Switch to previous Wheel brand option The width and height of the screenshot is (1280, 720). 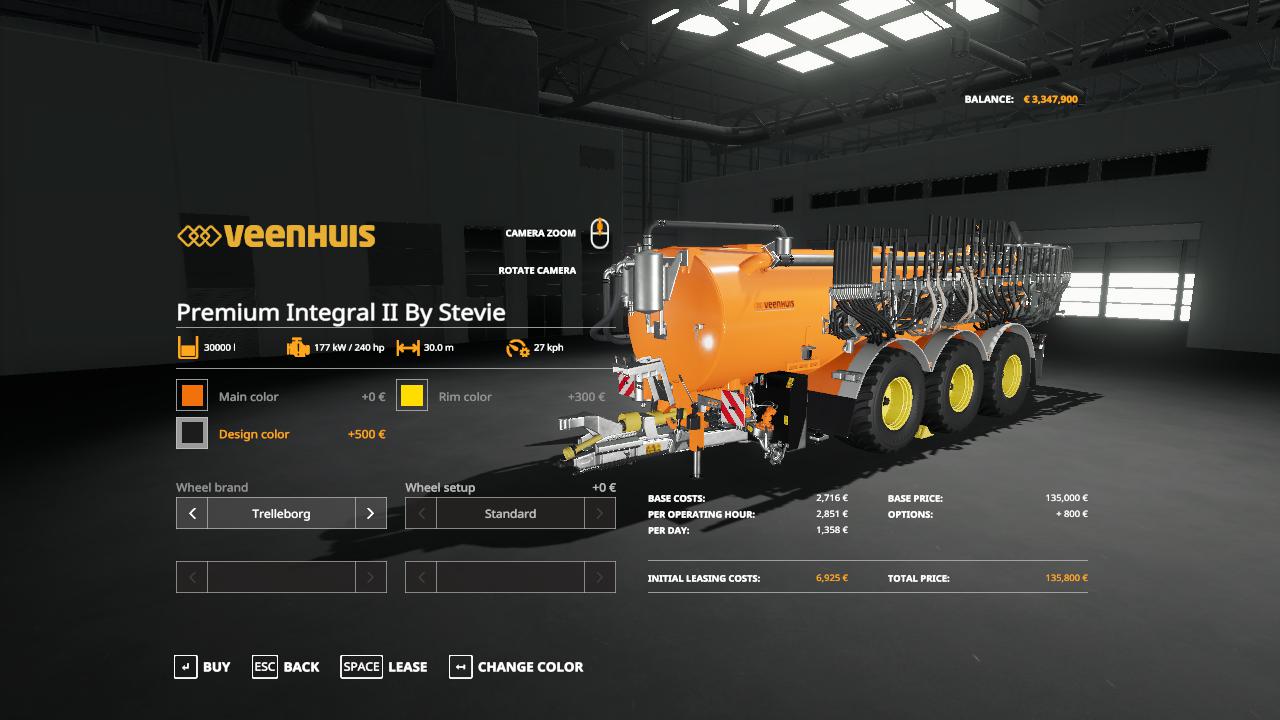[x=192, y=513]
